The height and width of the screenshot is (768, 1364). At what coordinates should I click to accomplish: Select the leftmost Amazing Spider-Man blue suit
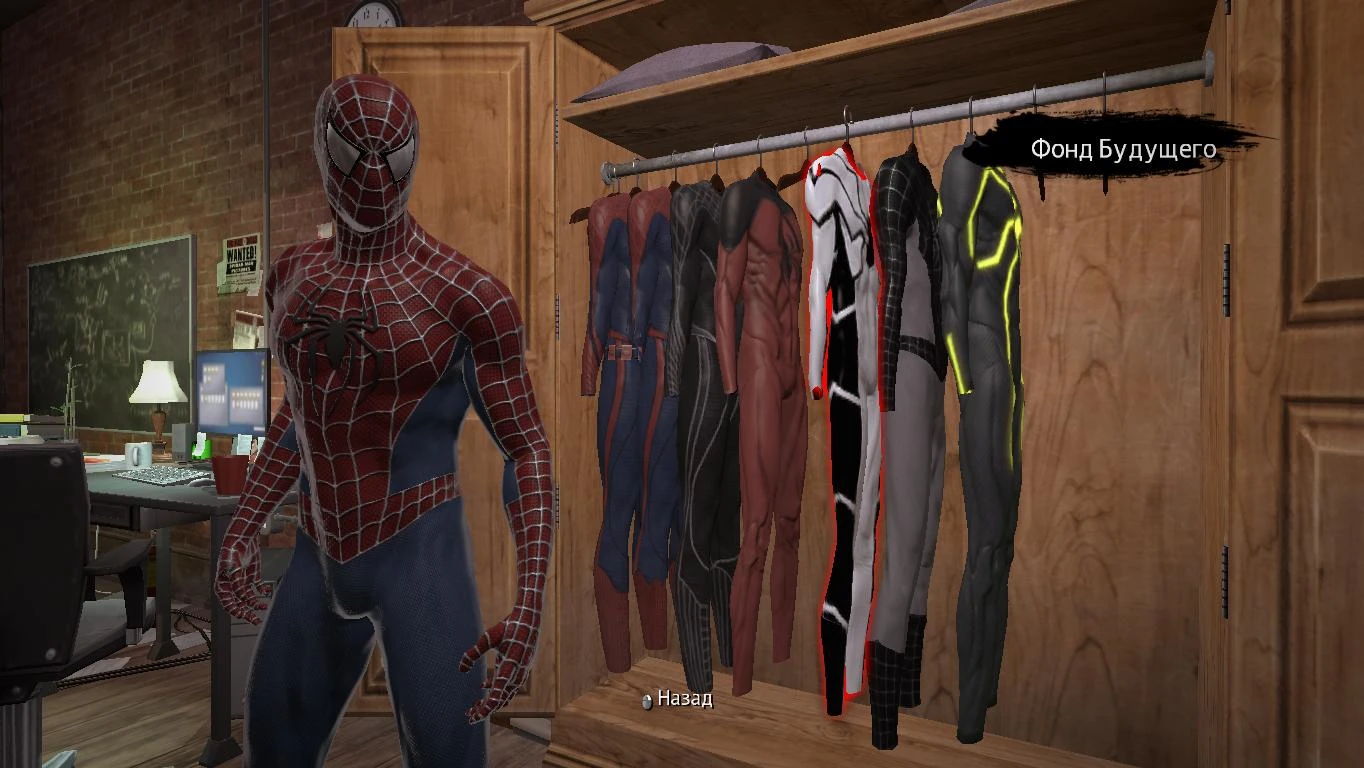(x=615, y=400)
